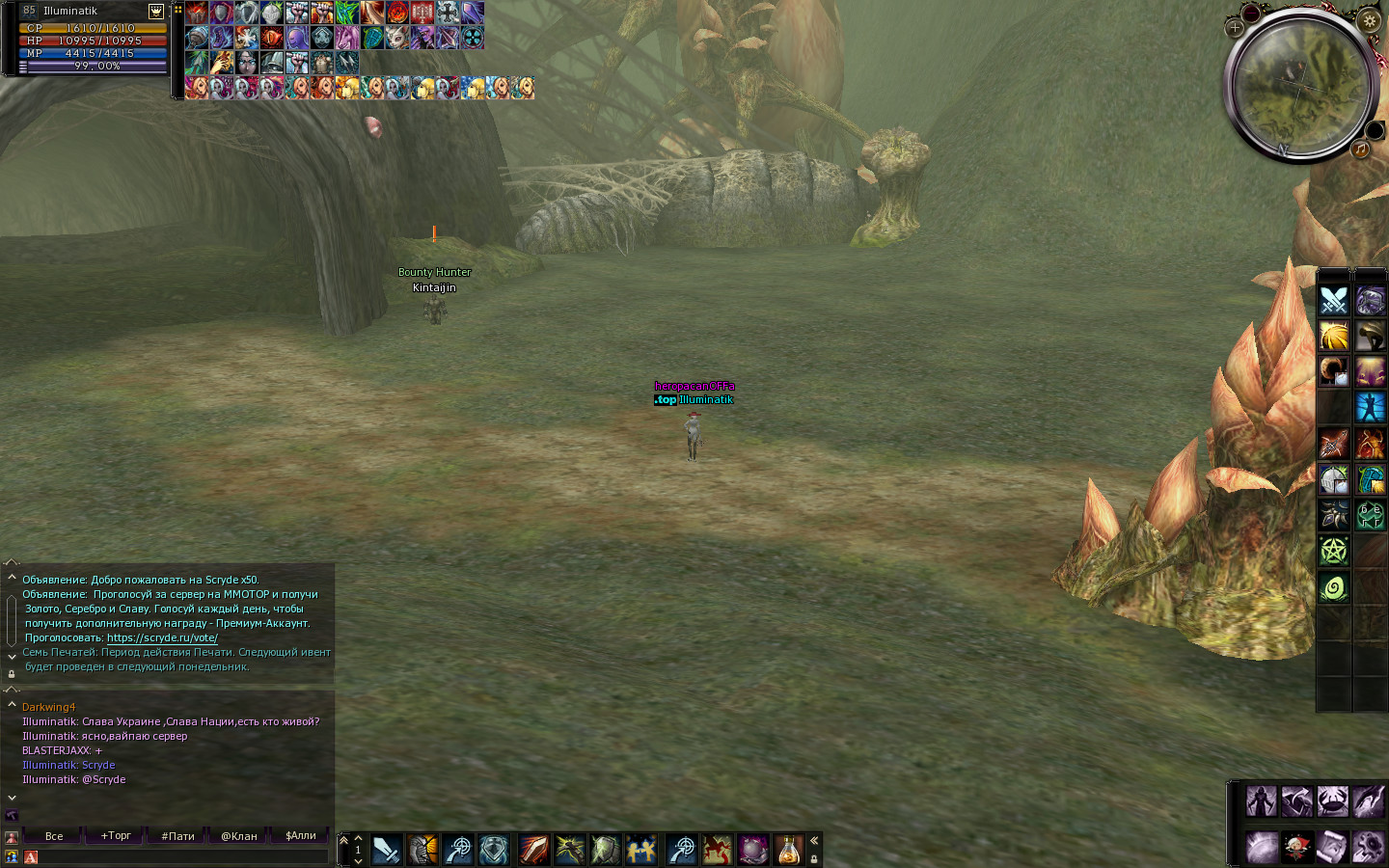Open the gear system menu icon
Image resolution: width=1389 pixels, height=868 pixels.
tap(1369, 848)
